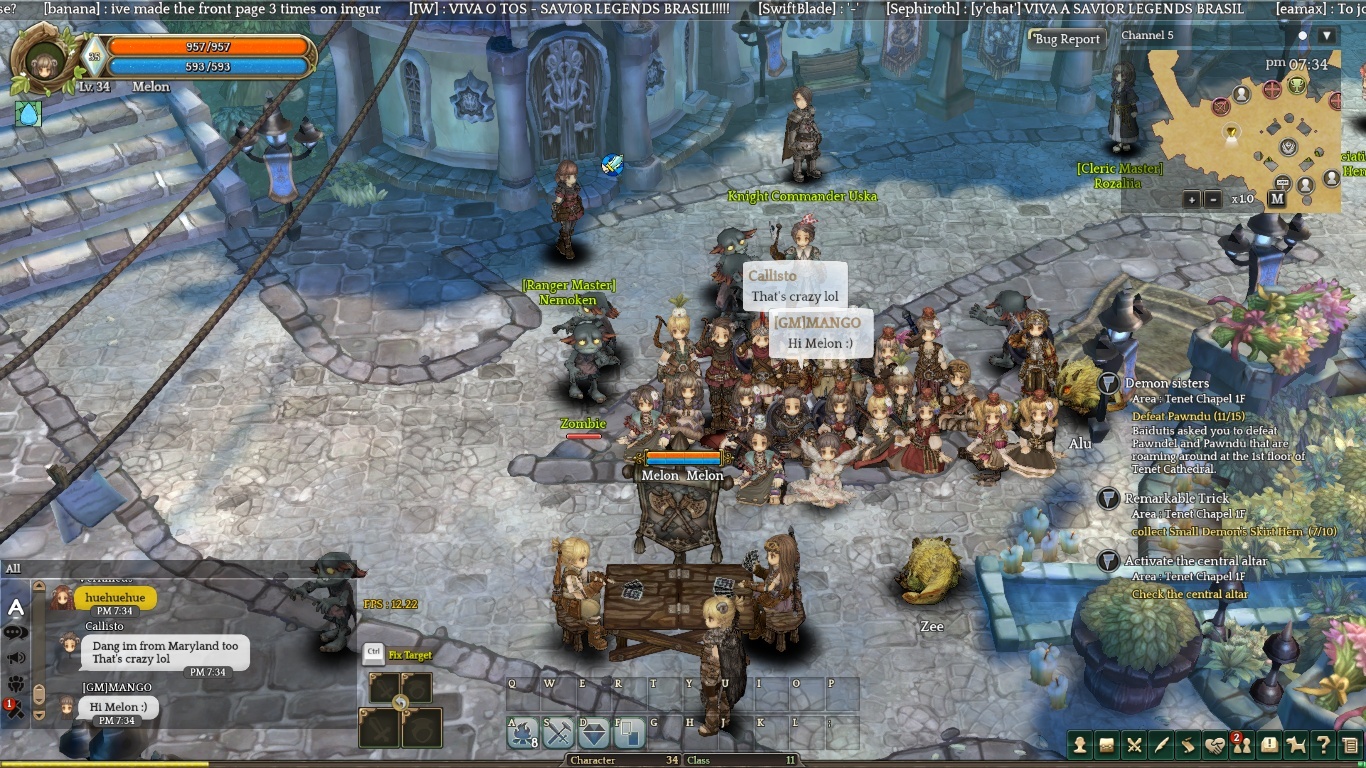Viewport: 1366px width, 768px height.
Task: Select the blue diamond item in slot D
Action: pos(594,734)
